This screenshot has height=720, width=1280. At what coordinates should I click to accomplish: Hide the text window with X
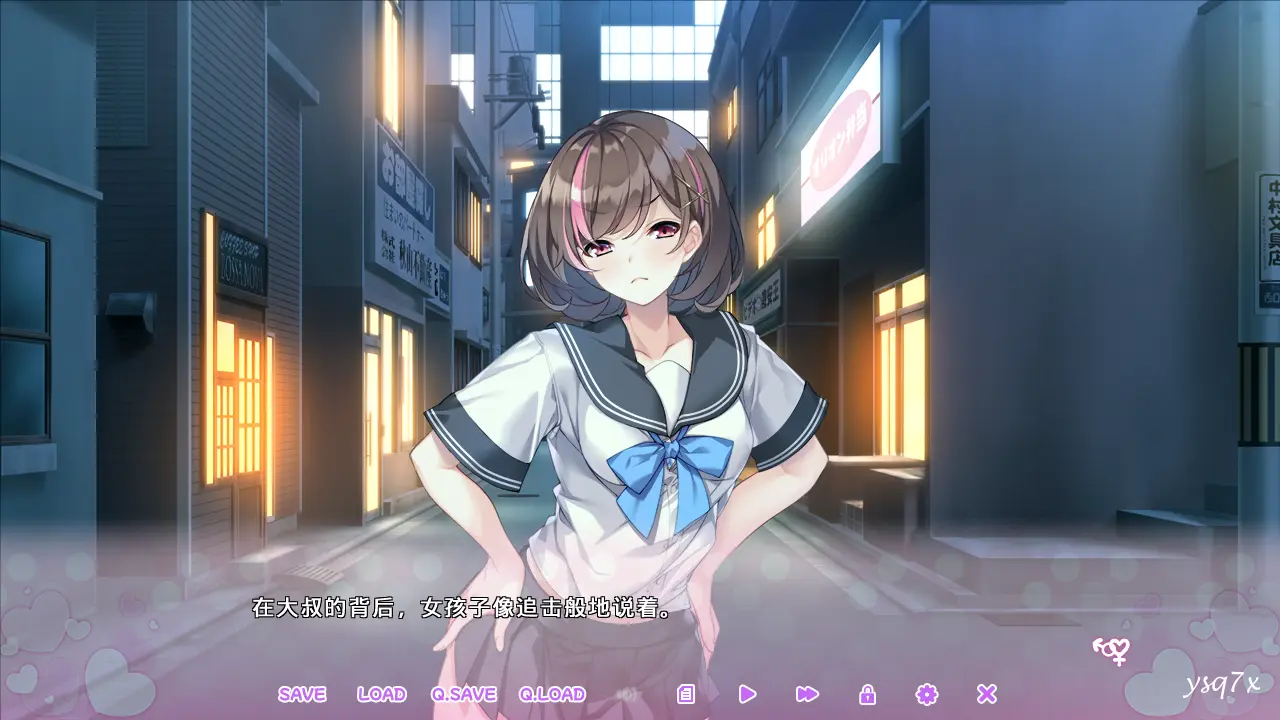(987, 694)
